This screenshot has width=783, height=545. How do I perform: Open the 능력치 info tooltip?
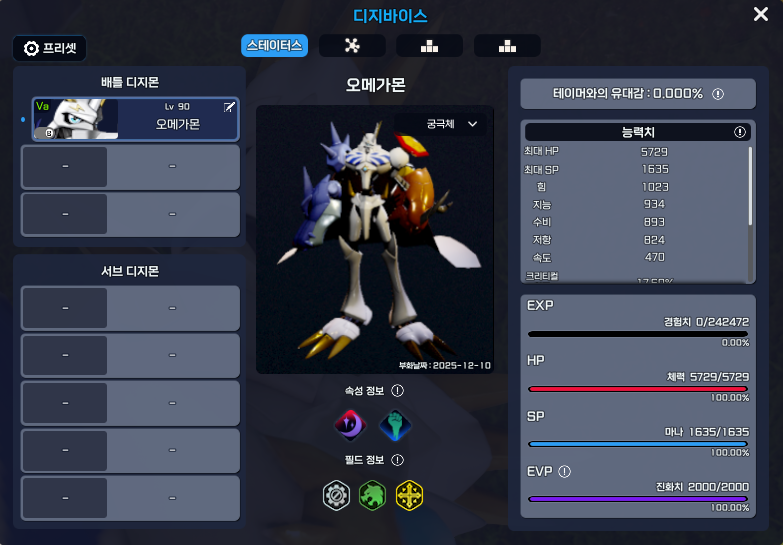tap(740, 132)
